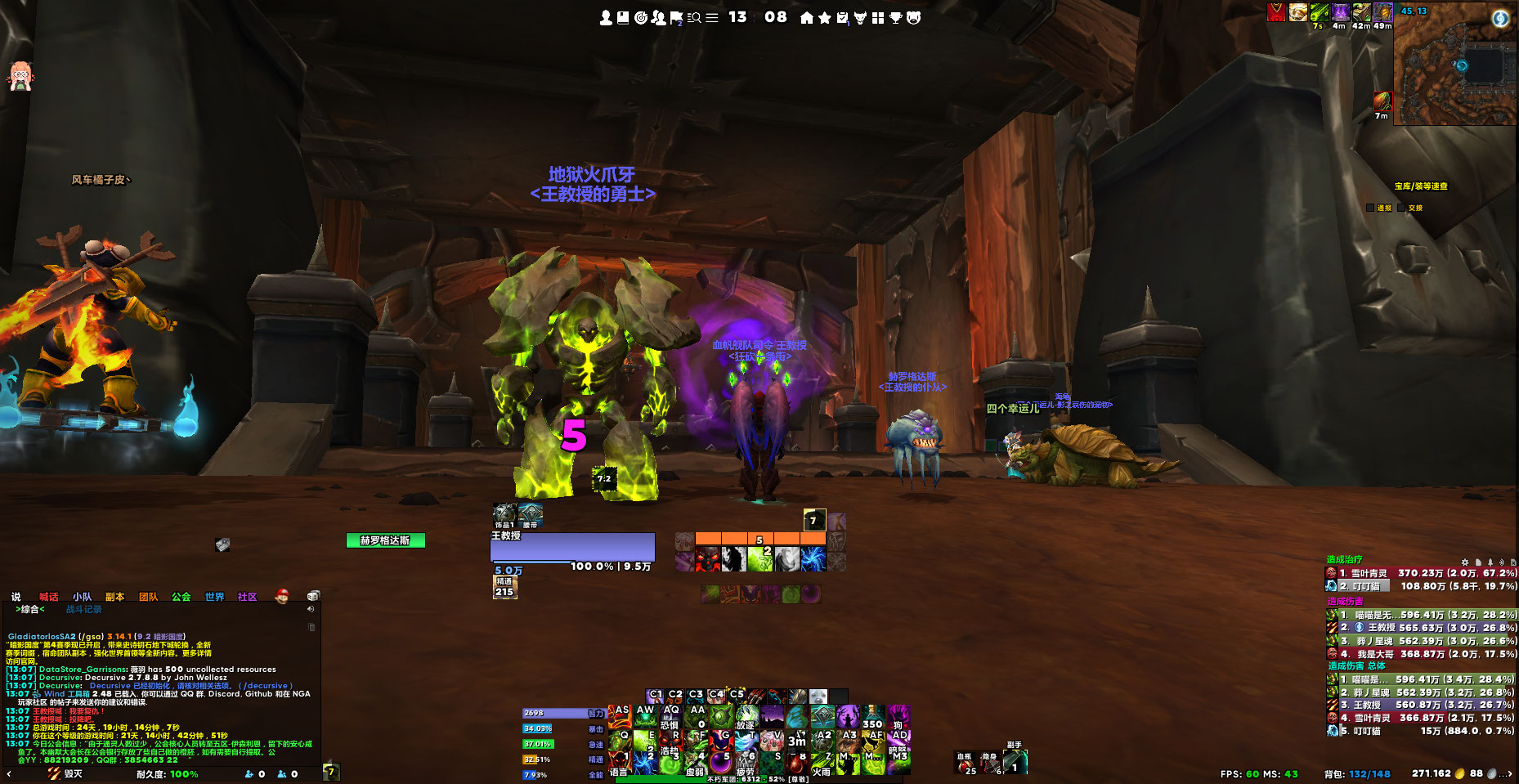This screenshot has width=1519, height=784.
Task: Switch to the 战斗记录 combat log tab
Action: click(83, 609)
